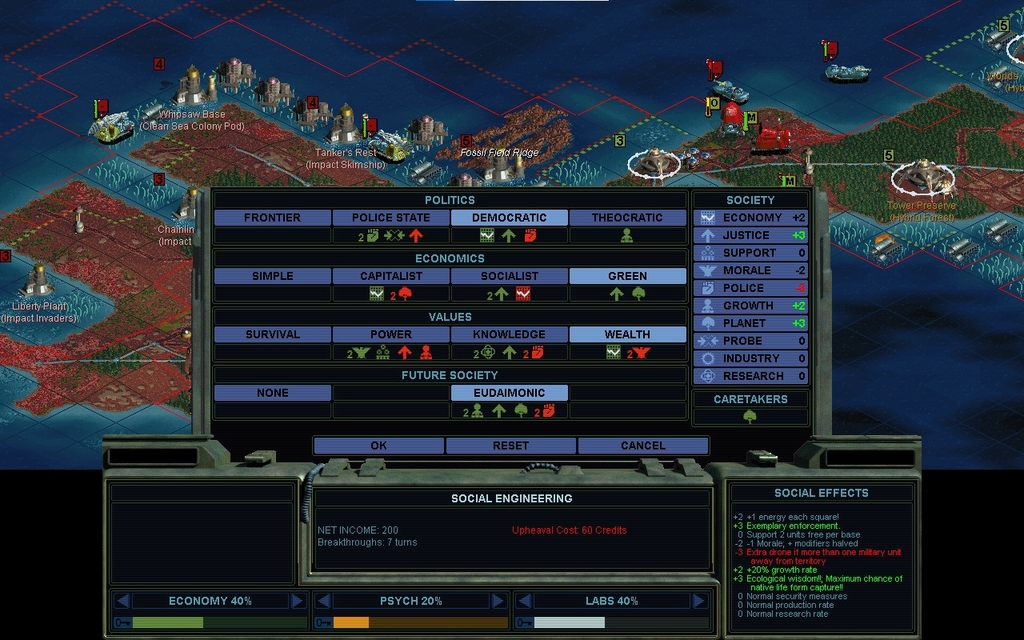Choose Police State politics
The image size is (1024, 640).
[391, 218]
